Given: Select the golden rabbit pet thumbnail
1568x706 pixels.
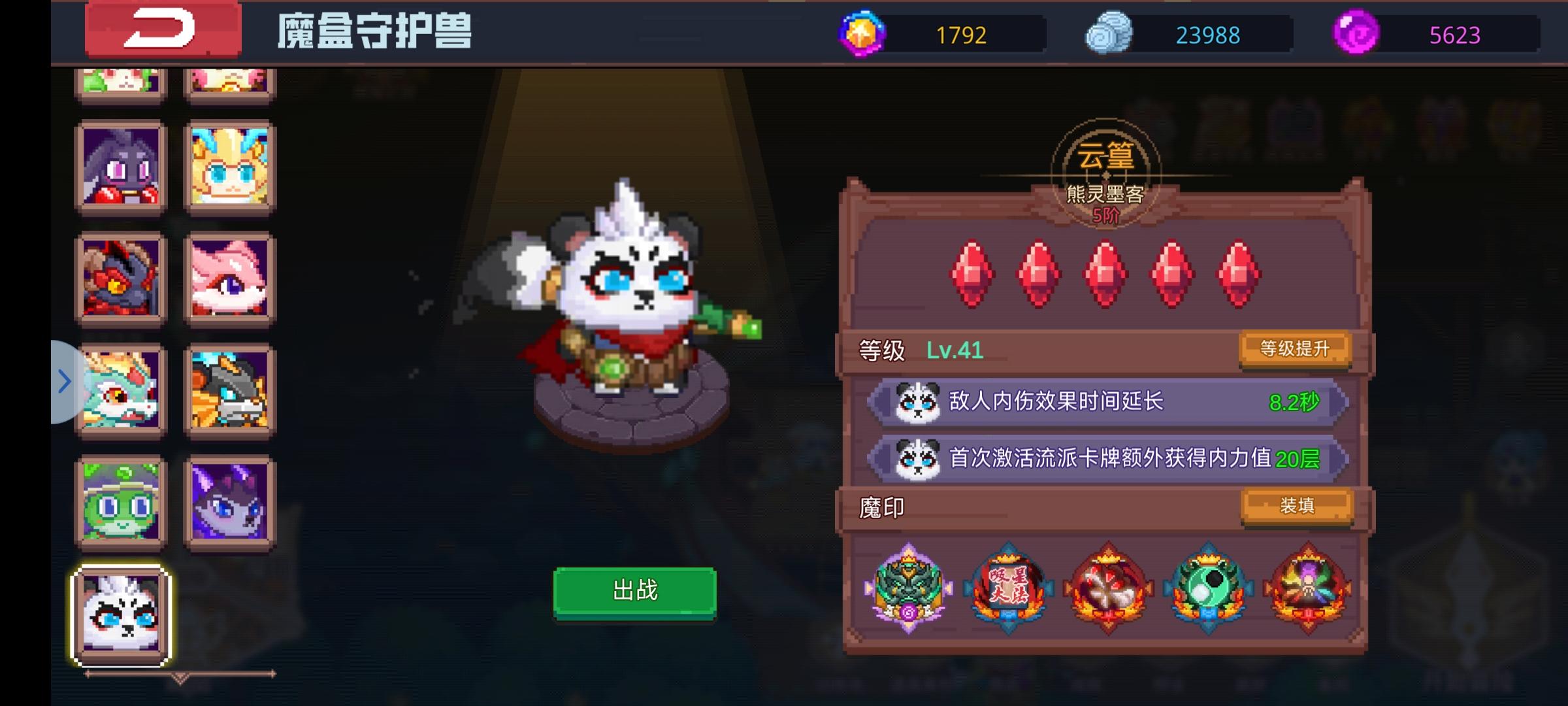Looking at the screenshot, I should (x=230, y=165).
